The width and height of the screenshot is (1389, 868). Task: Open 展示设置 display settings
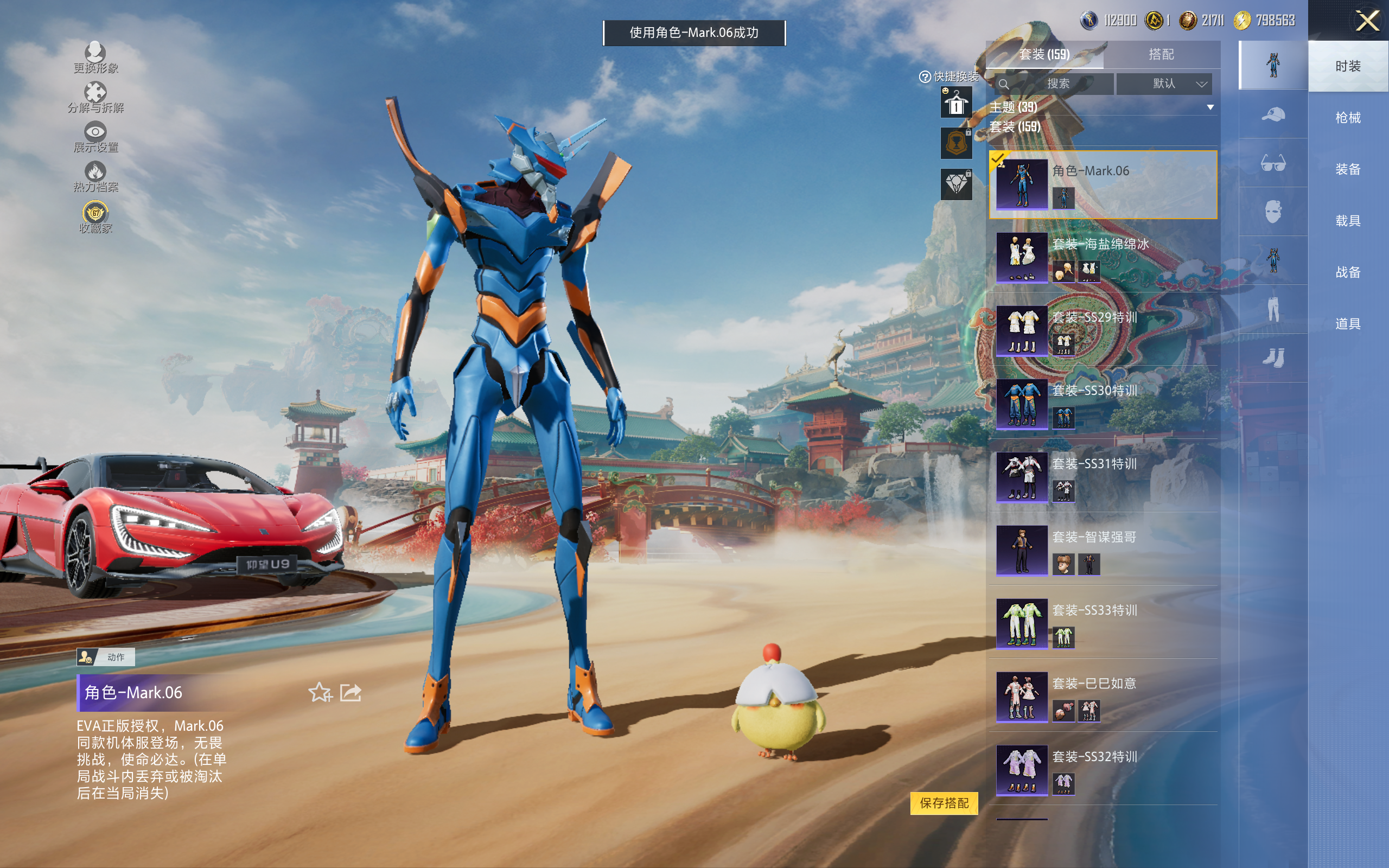95,137
